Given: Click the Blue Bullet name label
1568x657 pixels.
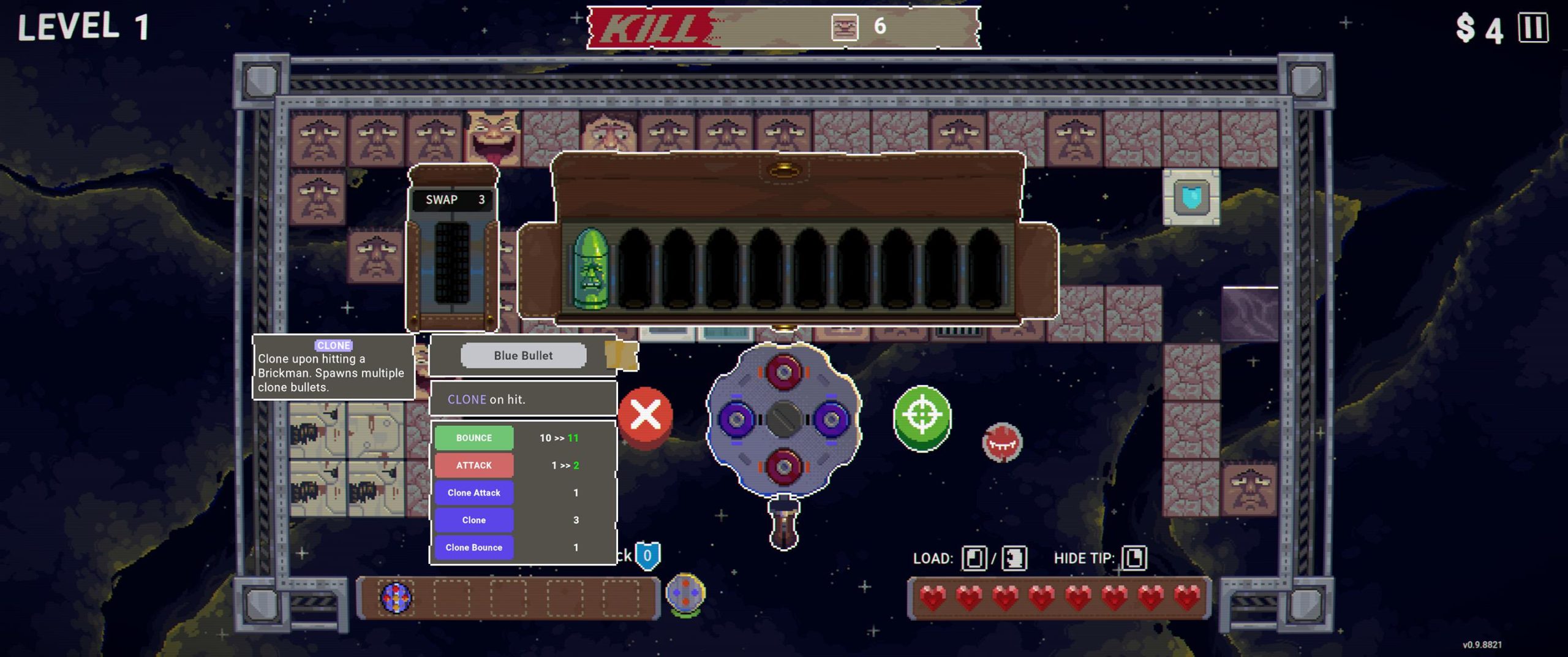Looking at the screenshot, I should 523,355.
